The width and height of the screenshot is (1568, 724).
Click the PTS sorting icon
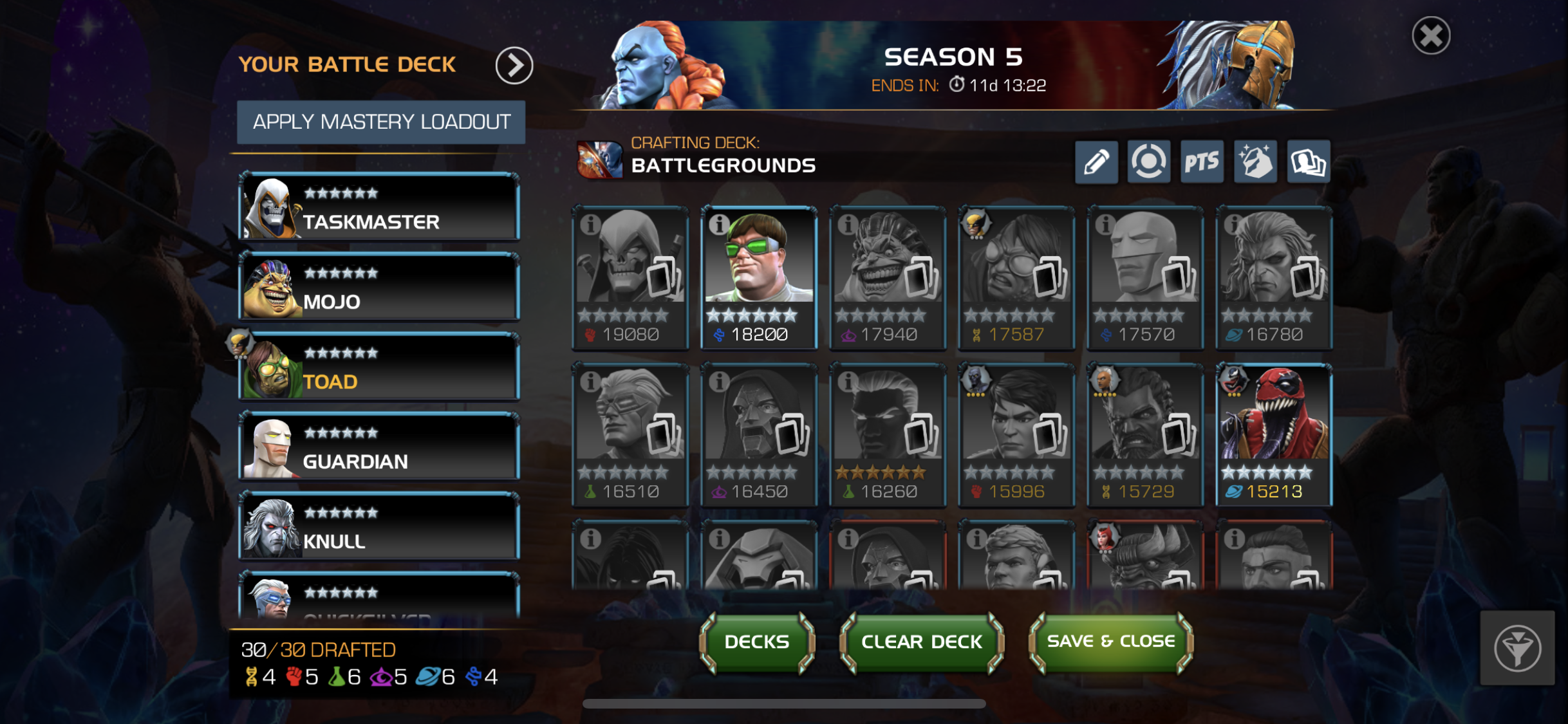(1202, 162)
